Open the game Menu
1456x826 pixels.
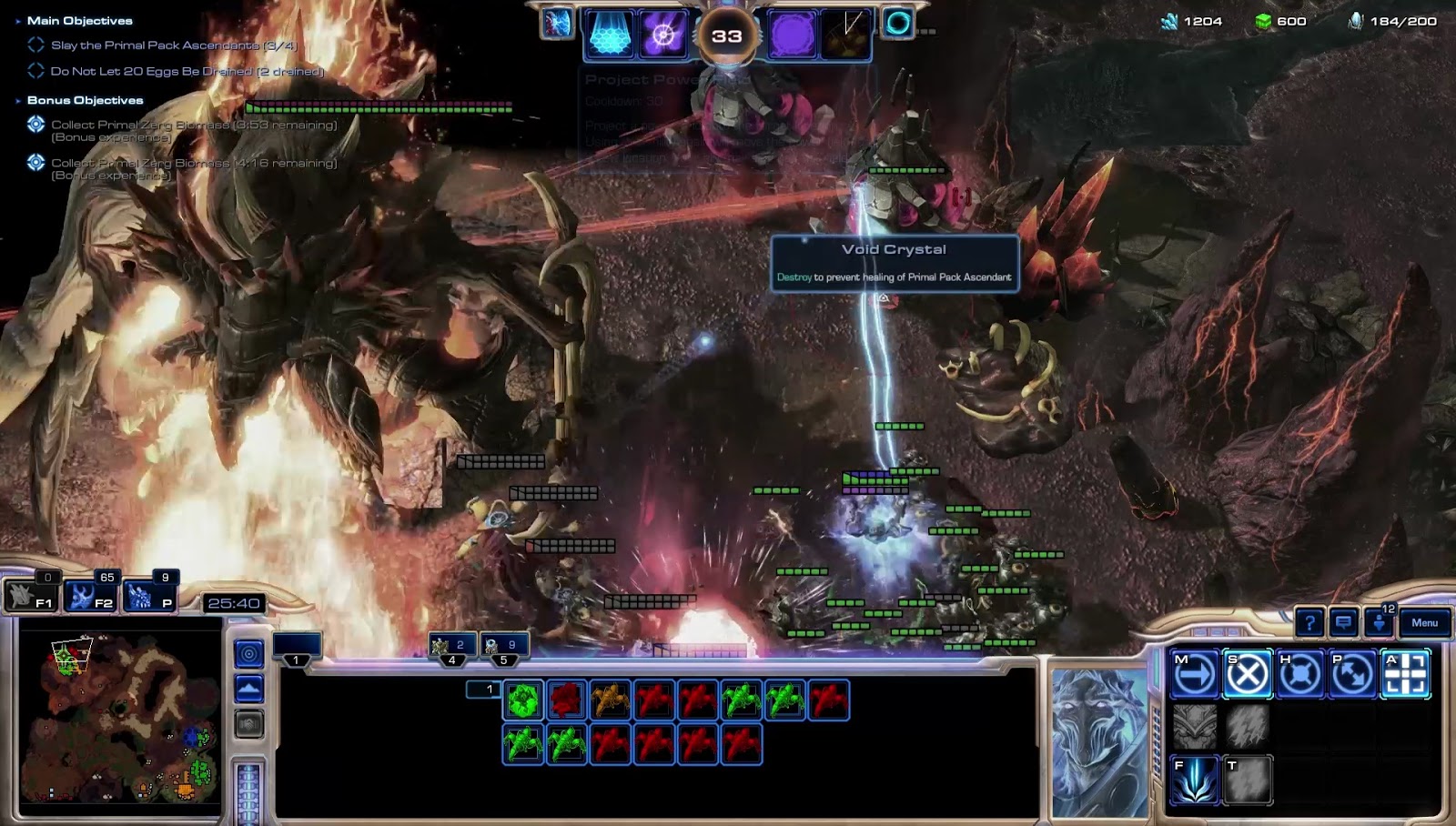(x=1424, y=623)
